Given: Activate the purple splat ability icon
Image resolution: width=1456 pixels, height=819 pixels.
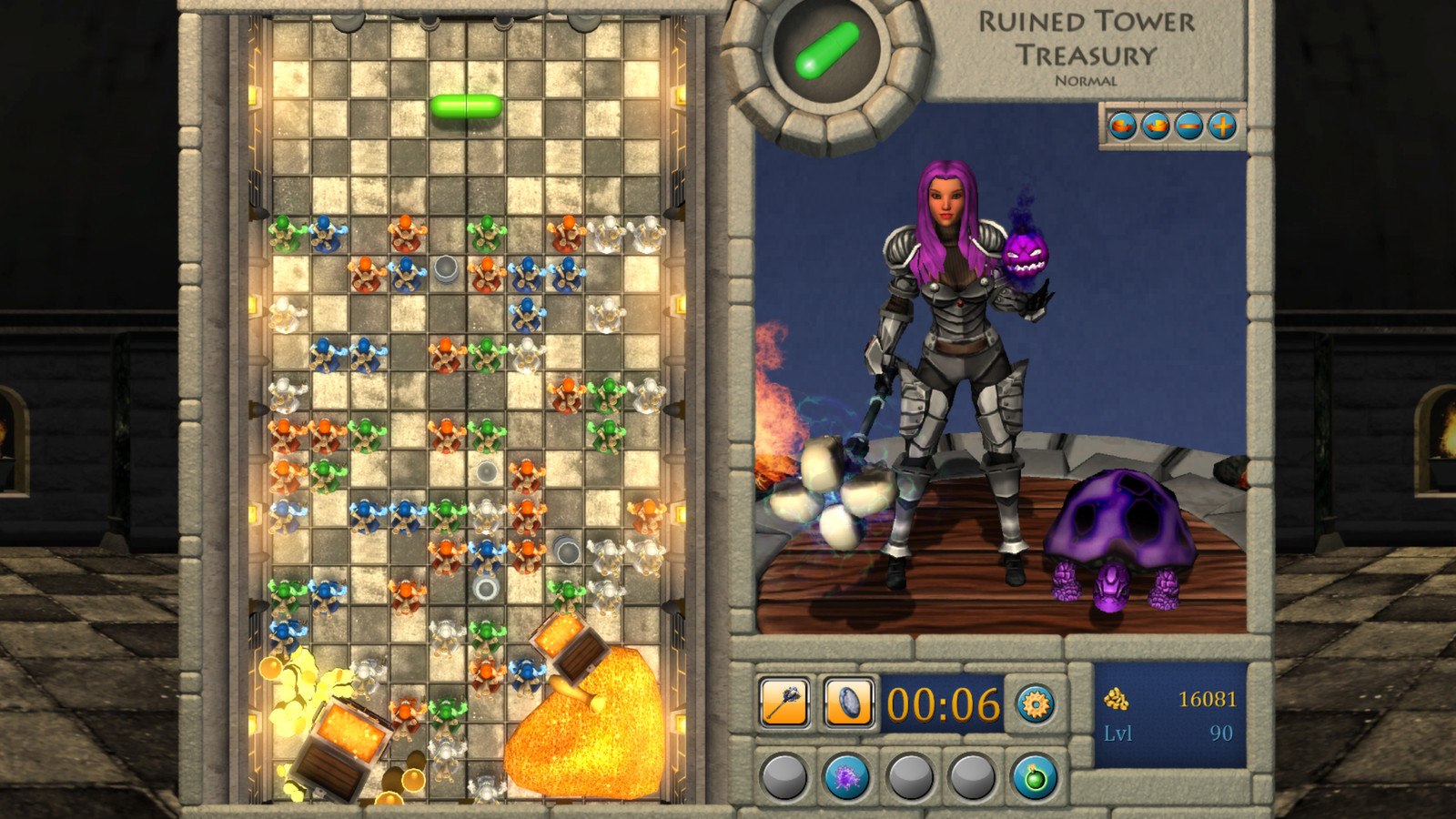Looking at the screenshot, I should point(848,776).
